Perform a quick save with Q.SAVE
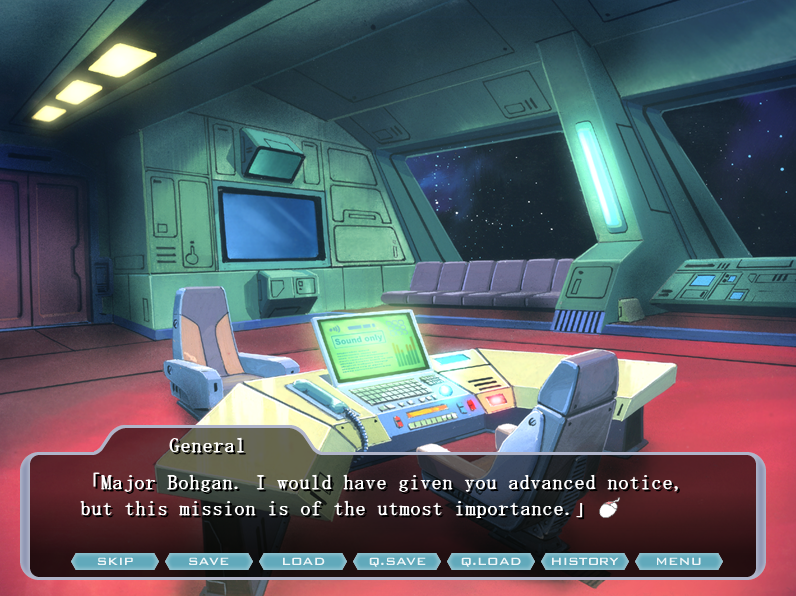 tap(397, 561)
